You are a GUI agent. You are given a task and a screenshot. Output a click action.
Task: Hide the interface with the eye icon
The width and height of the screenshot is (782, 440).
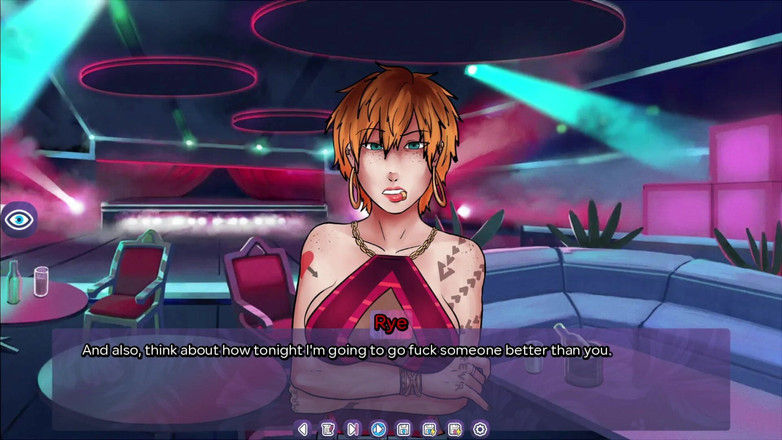19,219
